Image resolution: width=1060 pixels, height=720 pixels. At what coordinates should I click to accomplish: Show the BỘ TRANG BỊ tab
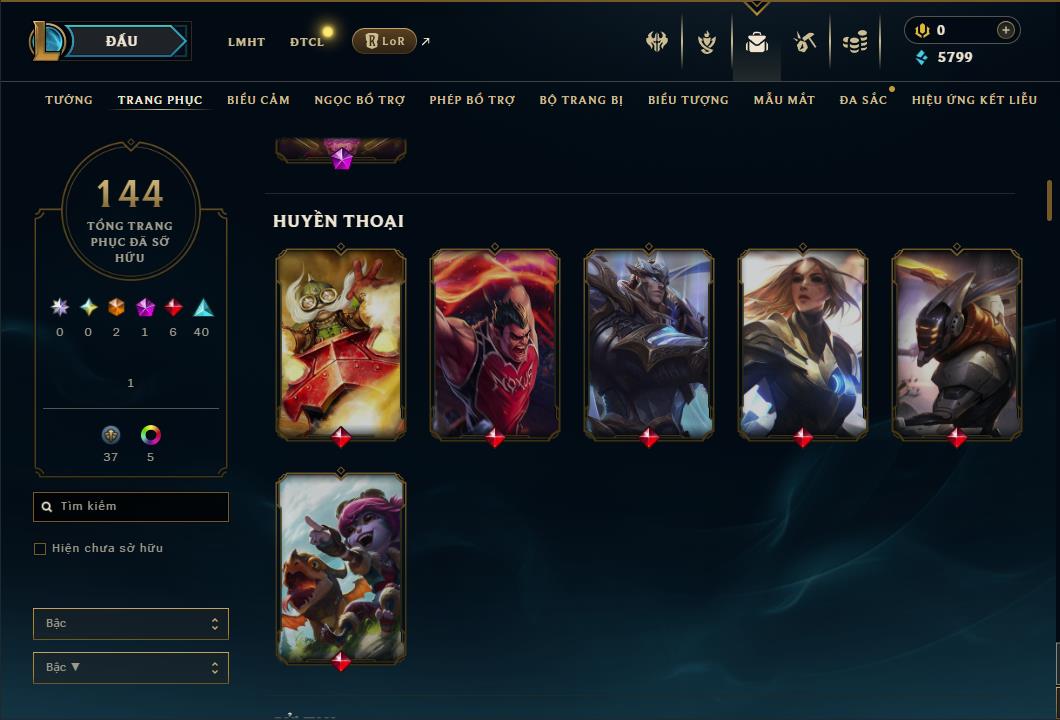581,100
